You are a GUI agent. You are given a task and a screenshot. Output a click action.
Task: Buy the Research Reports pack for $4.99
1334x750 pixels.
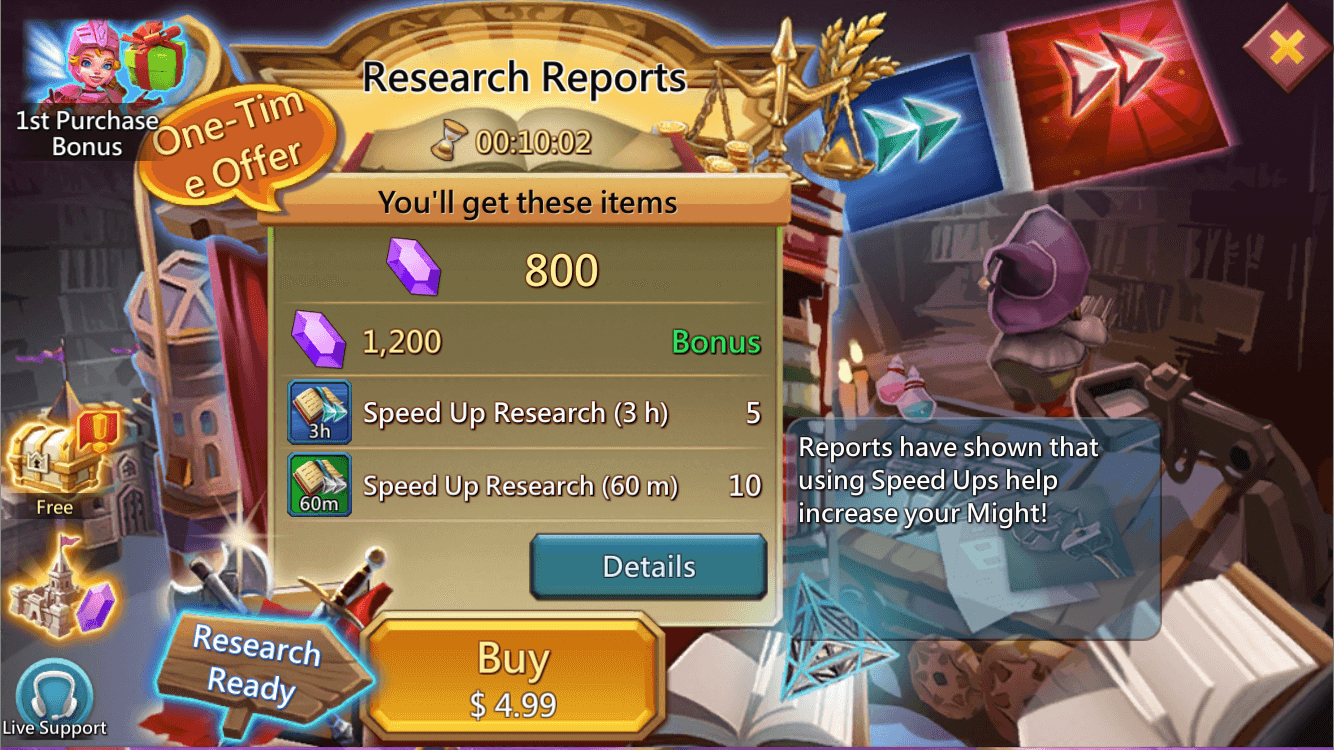click(x=515, y=675)
